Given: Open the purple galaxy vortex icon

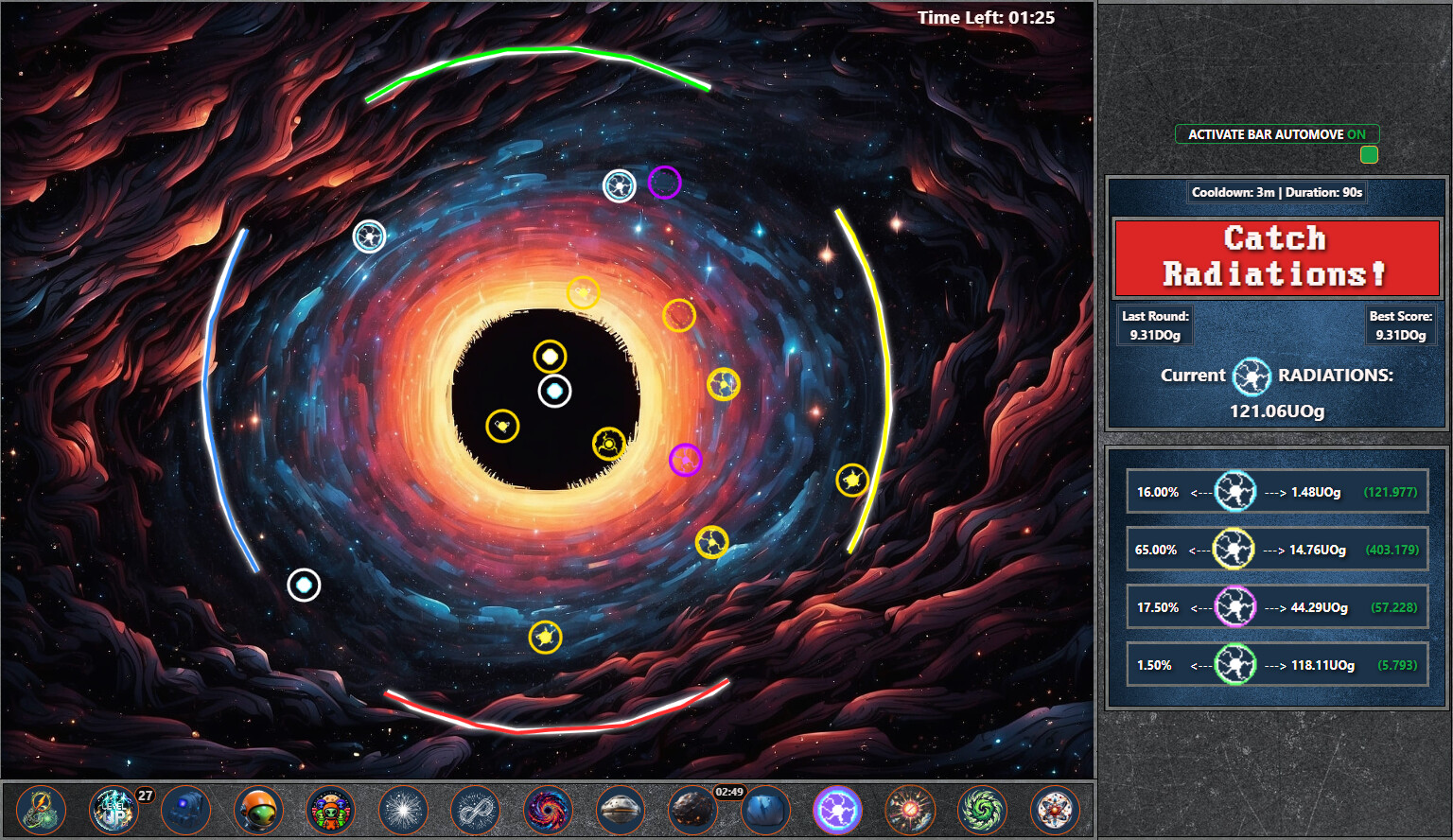Looking at the screenshot, I should click(x=549, y=810).
